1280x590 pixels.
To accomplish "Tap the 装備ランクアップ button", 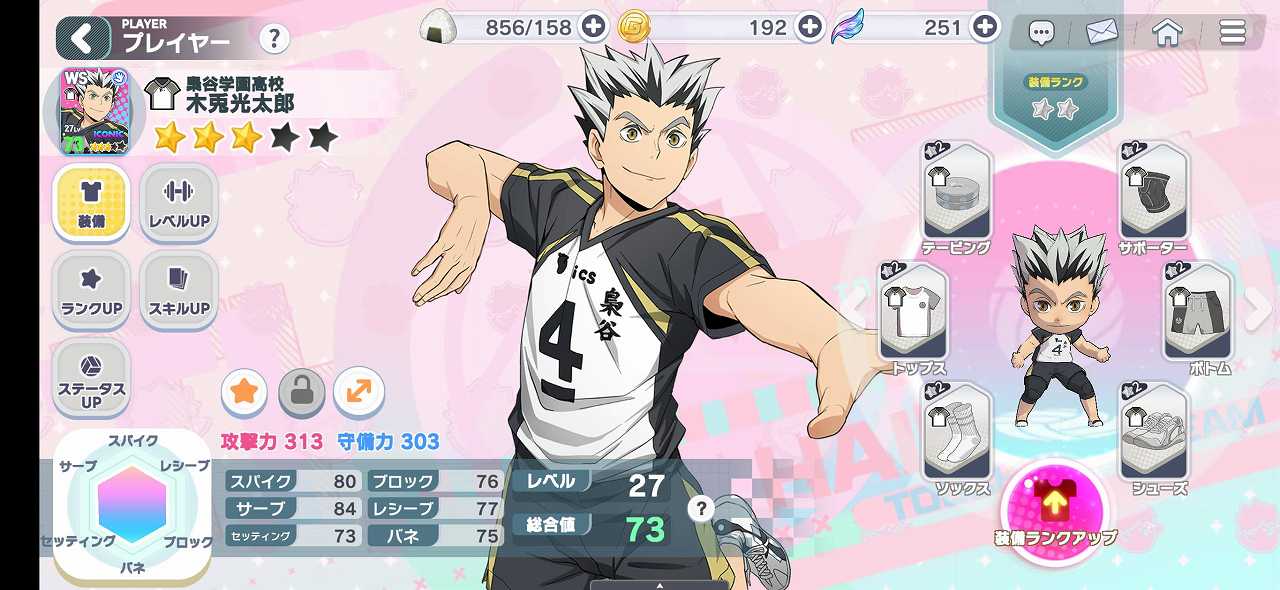I will point(1055,506).
